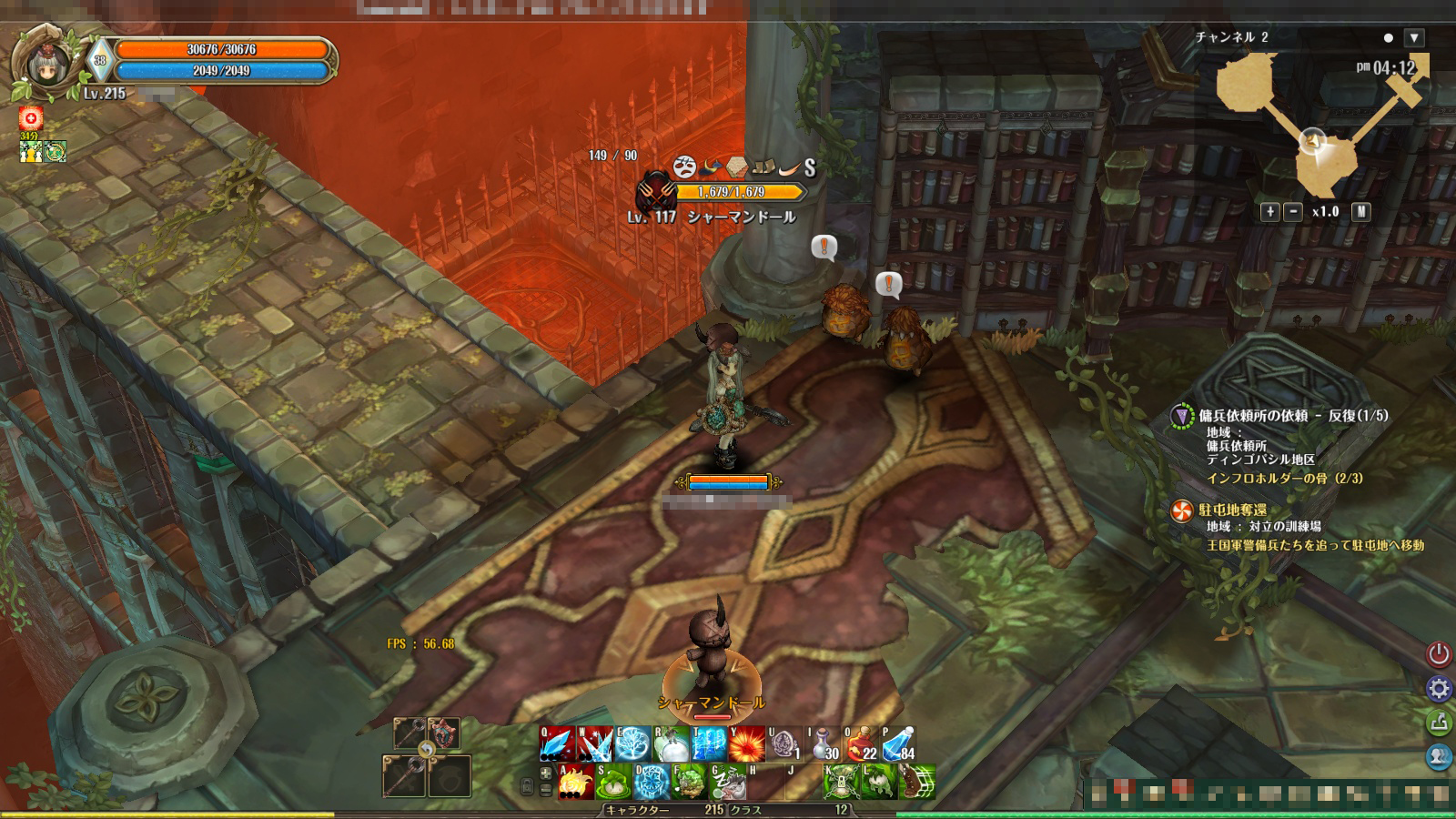Click the green share arrow icon
The width and height of the screenshot is (1456, 819).
[1439, 723]
